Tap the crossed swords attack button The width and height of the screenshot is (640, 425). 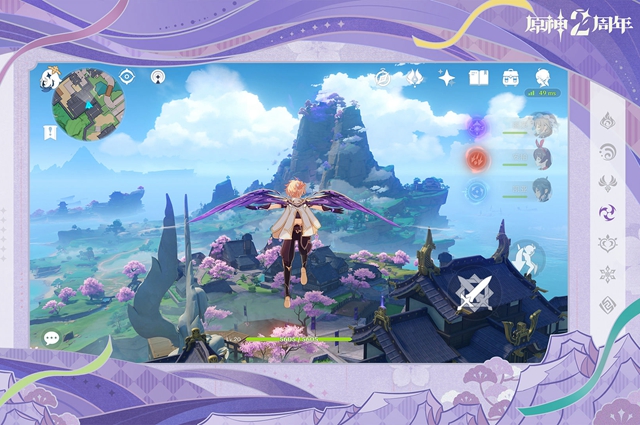pos(473,292)
